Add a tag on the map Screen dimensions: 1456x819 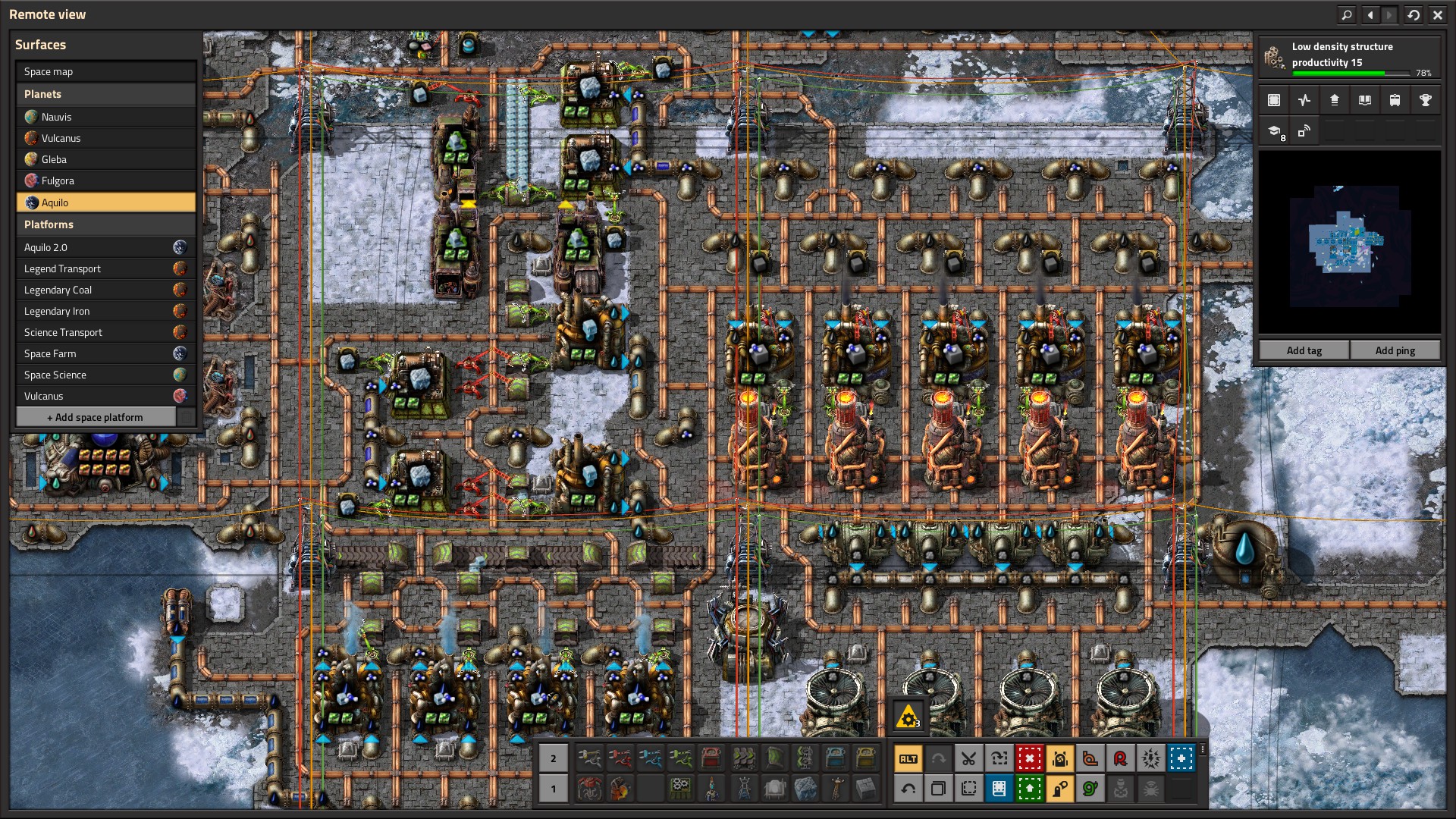pos(1304,350)
